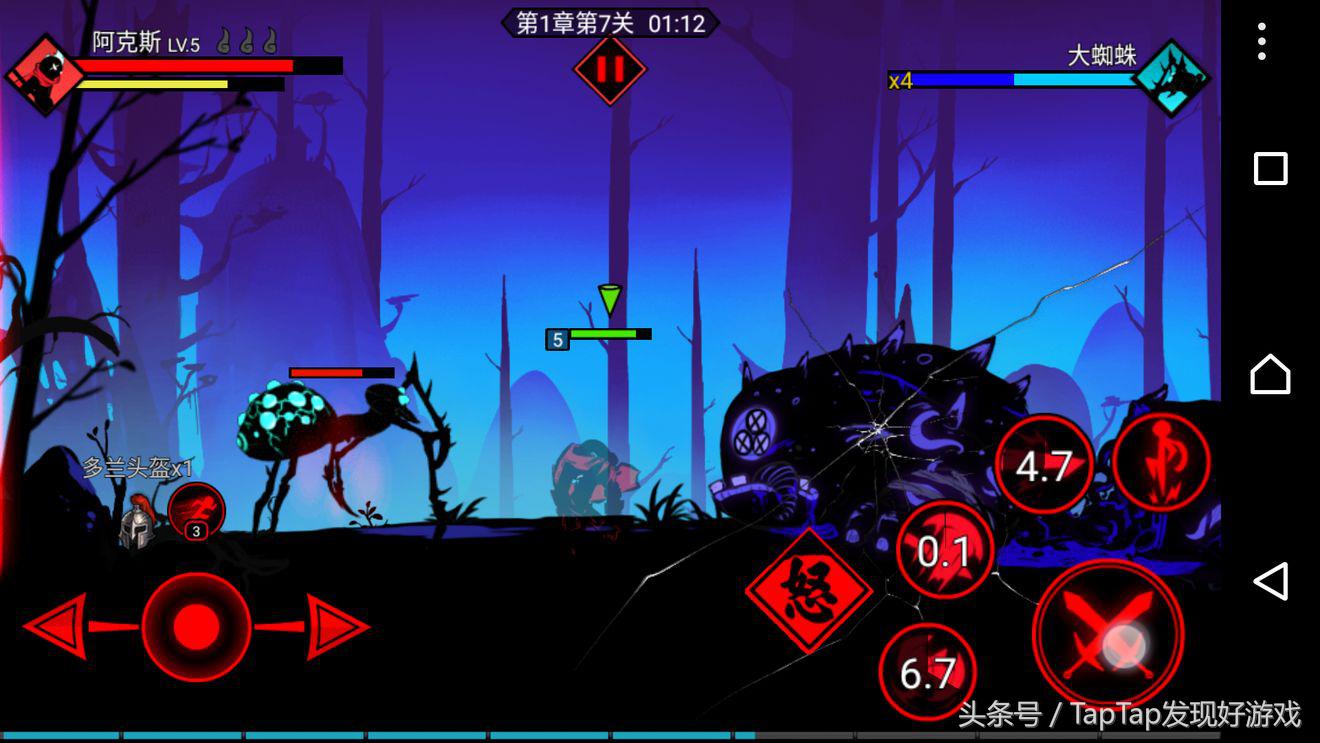
Task: Tap the big spider boss portrait
Action: 1170,78
